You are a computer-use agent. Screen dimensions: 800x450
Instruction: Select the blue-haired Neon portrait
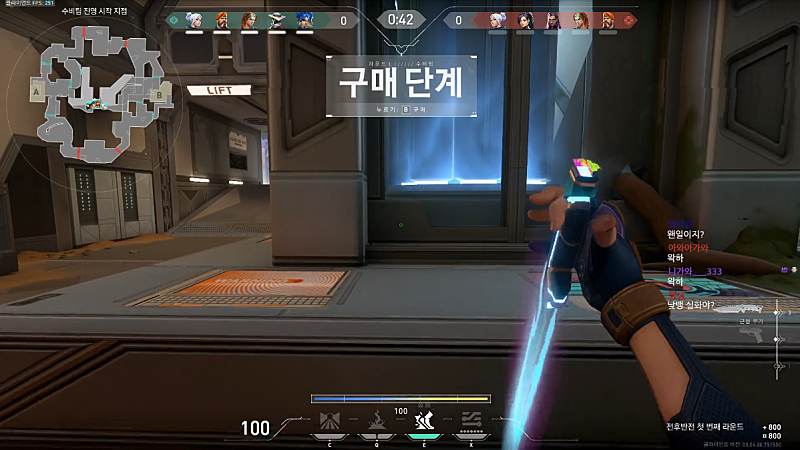tap(304, 19)
